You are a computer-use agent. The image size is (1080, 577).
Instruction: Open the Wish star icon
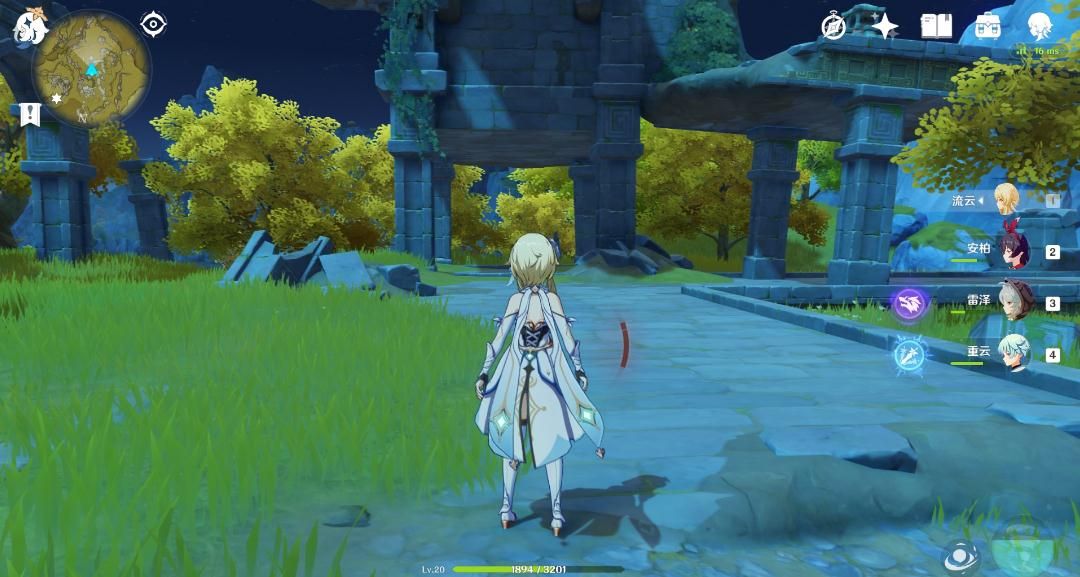coord(884,27)
